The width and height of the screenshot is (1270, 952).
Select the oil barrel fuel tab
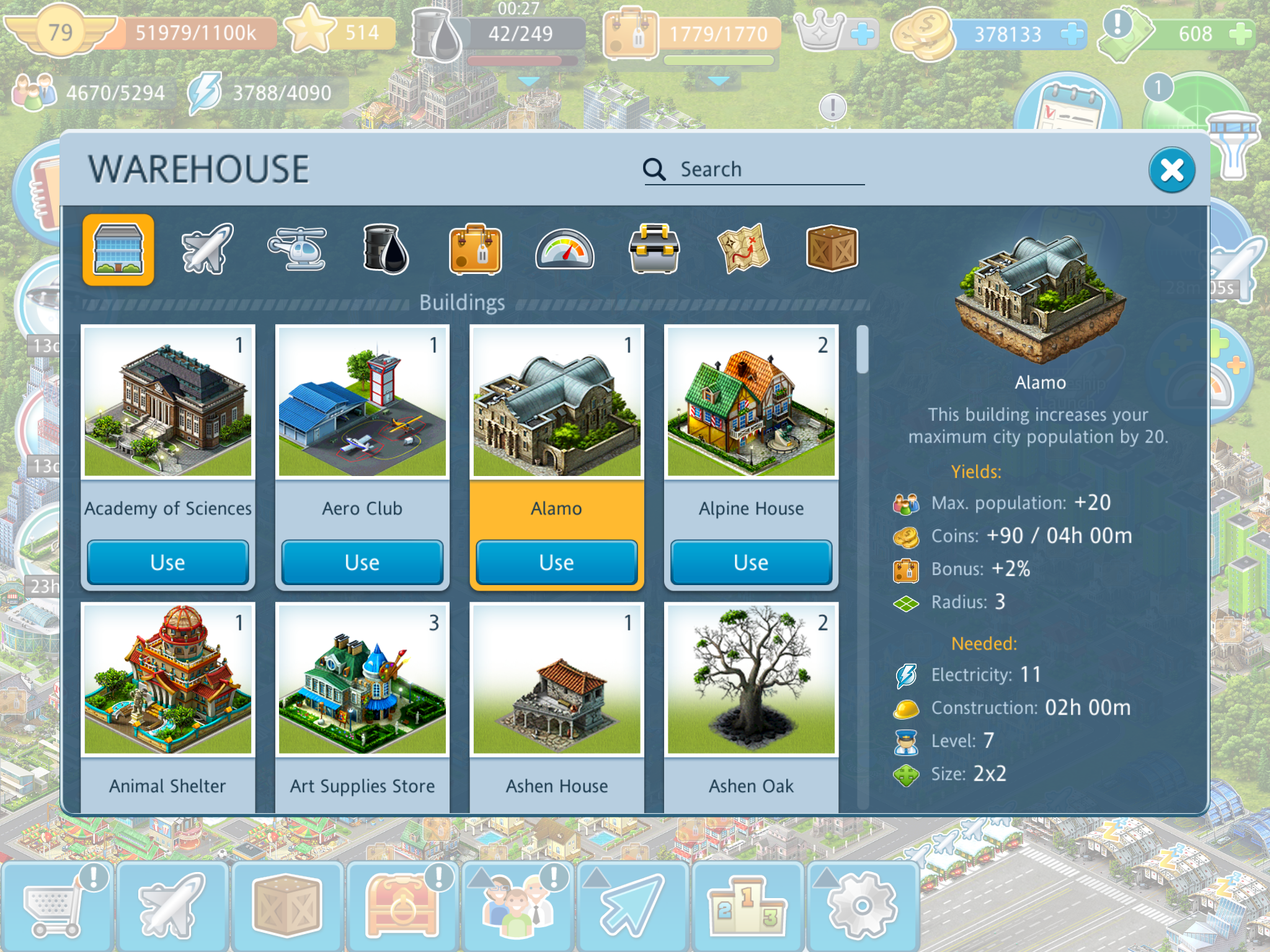[x=386, y=249]
